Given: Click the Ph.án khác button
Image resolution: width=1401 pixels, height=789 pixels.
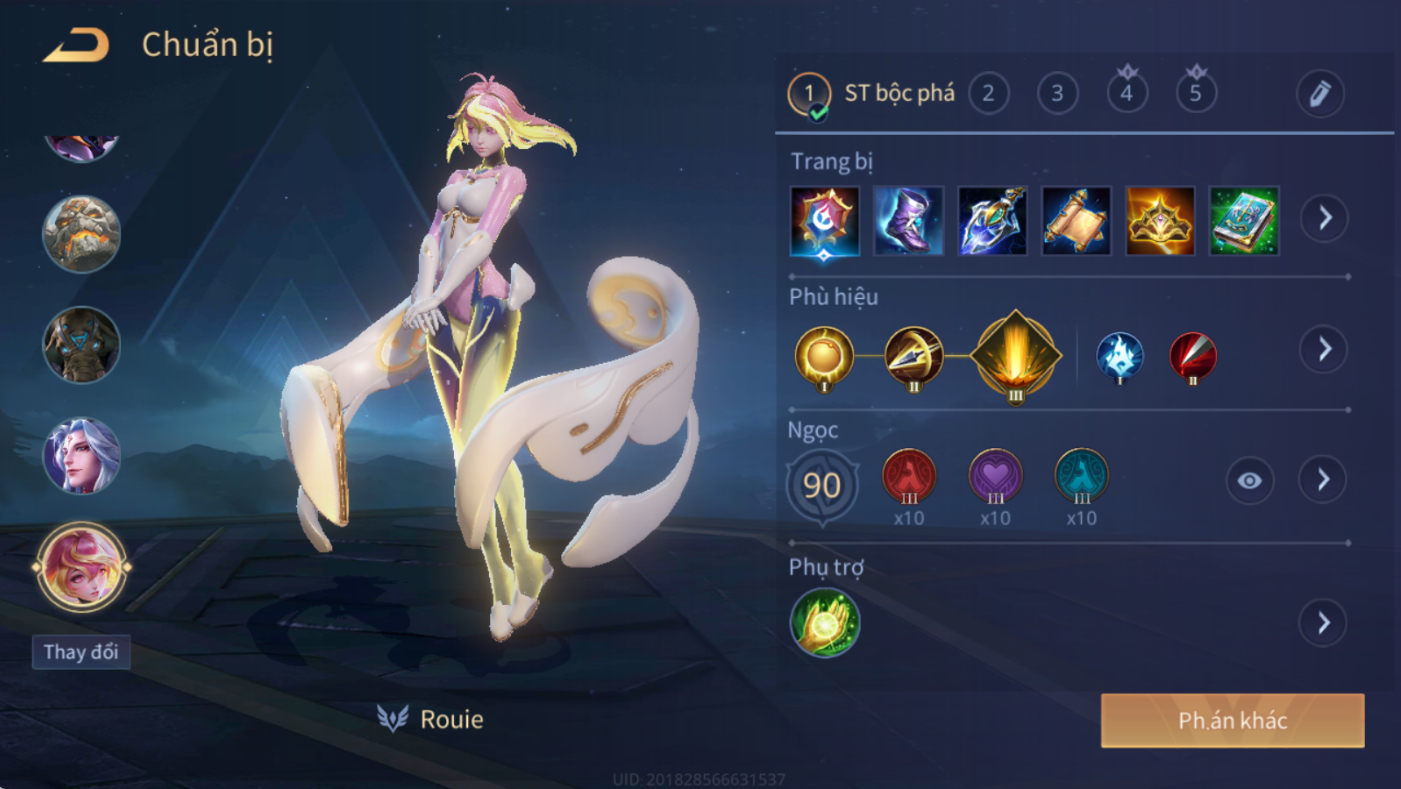Looking at the screenshot, I should (1232, 721).
